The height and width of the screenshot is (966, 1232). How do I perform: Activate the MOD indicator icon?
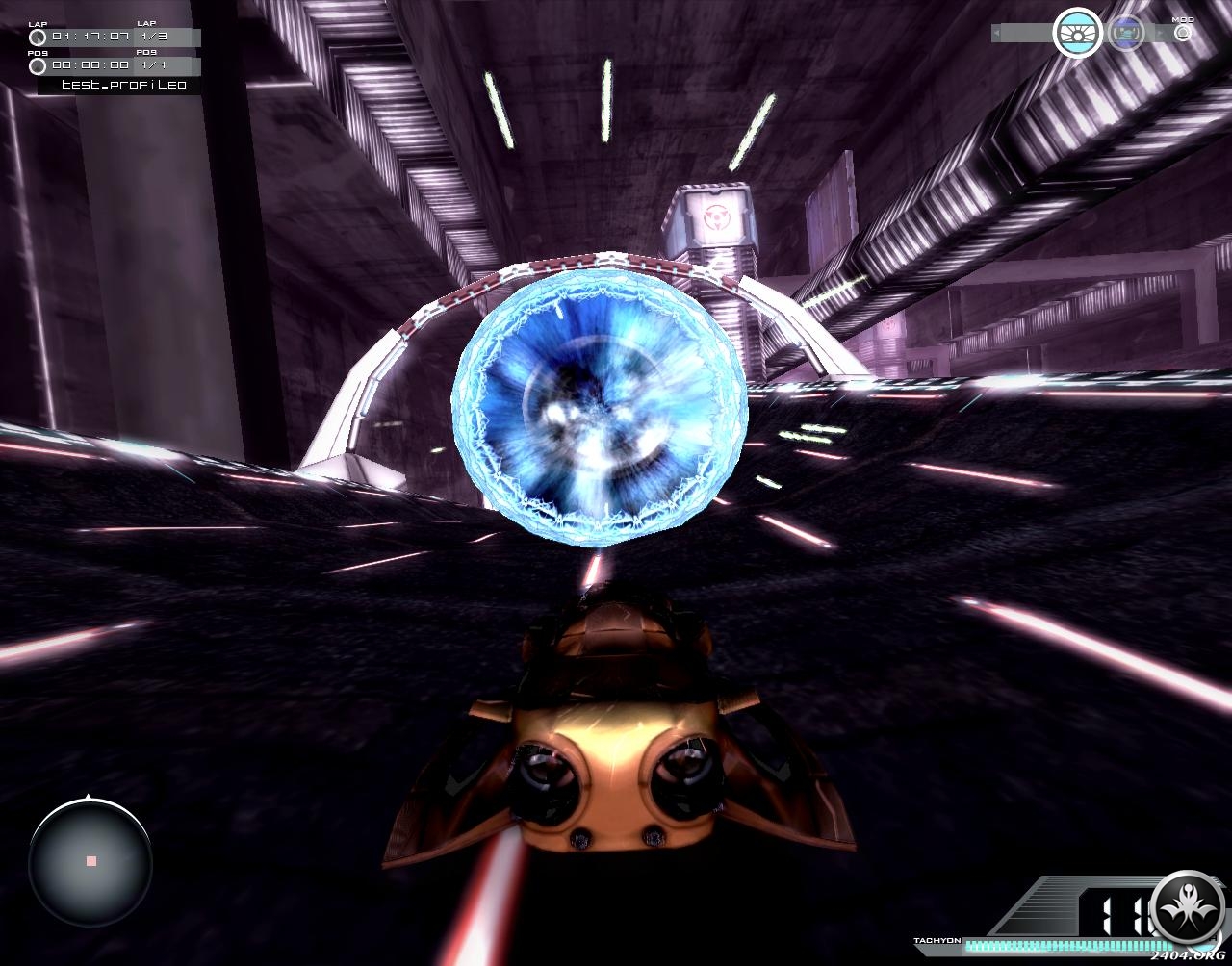[x=1183, y=32]
